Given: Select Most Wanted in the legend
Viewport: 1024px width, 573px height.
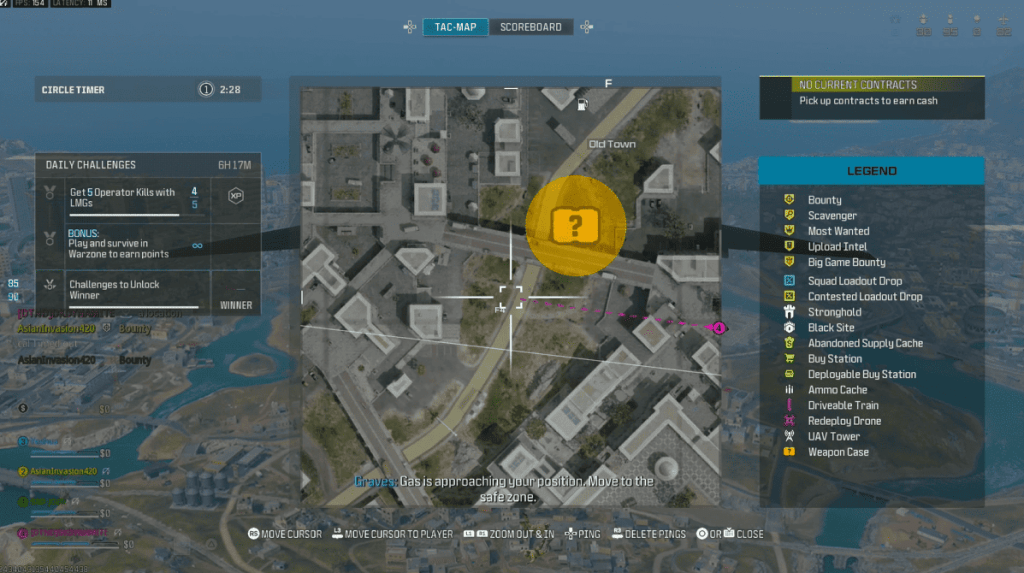Looking at the screenshot, I should (x=838, y=231).
